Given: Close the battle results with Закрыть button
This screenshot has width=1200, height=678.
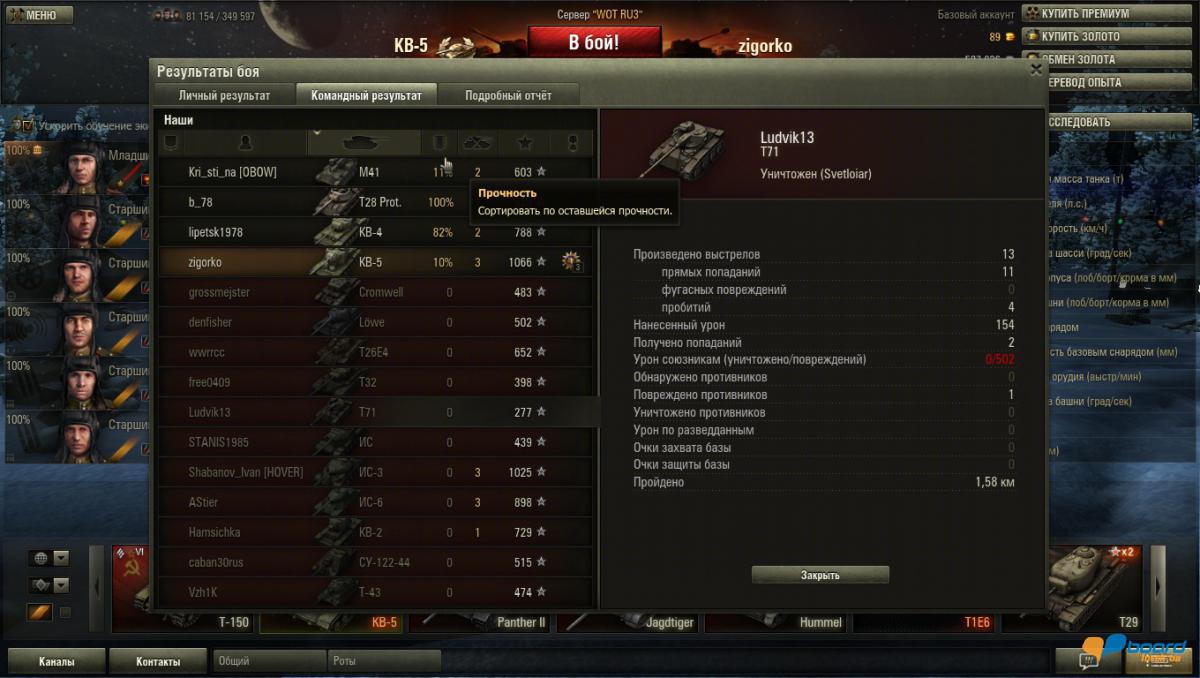Looking at the screenshot, I should click(820, 575).
